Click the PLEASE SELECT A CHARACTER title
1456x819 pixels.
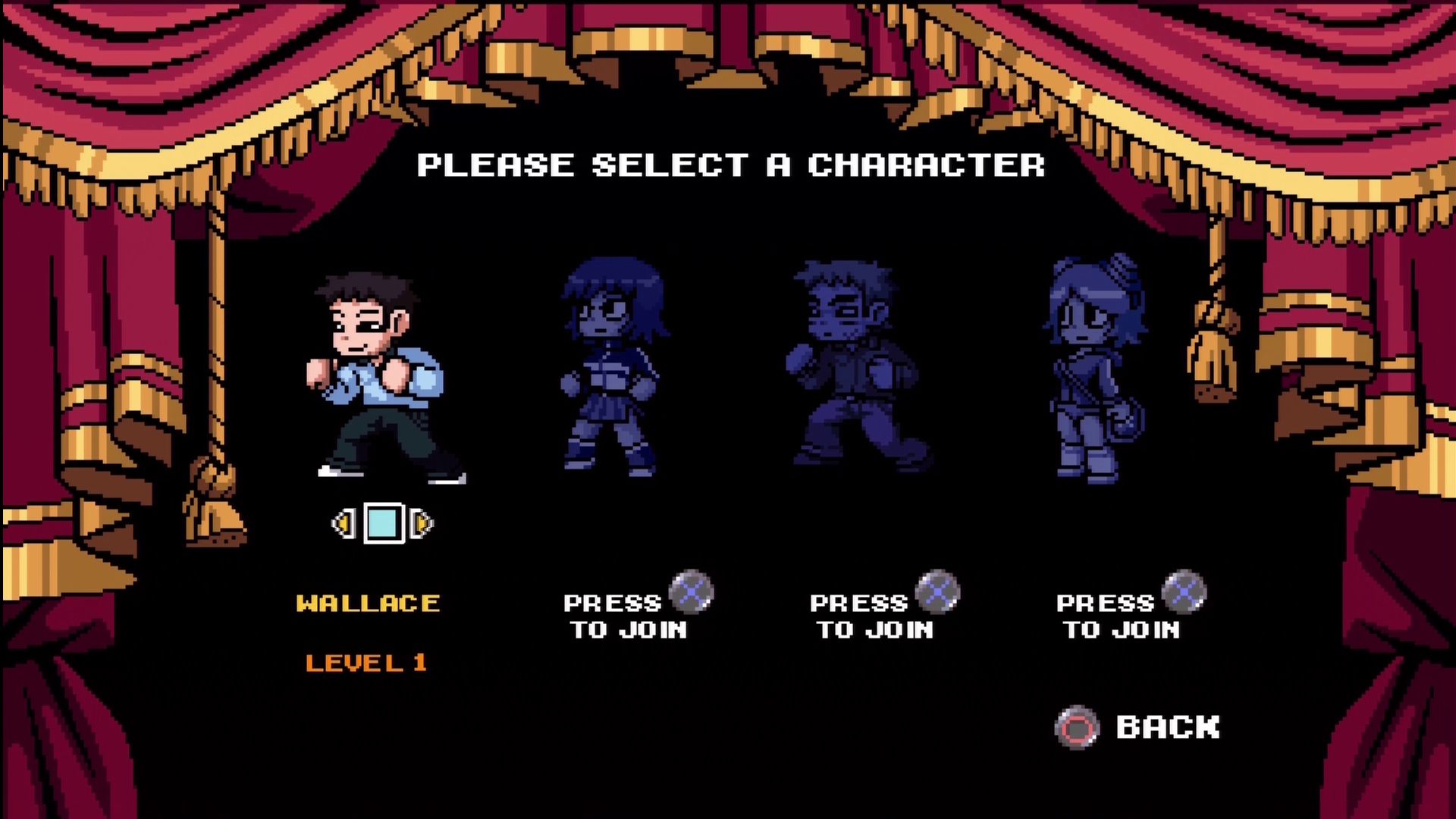click(x=732, y=165)
